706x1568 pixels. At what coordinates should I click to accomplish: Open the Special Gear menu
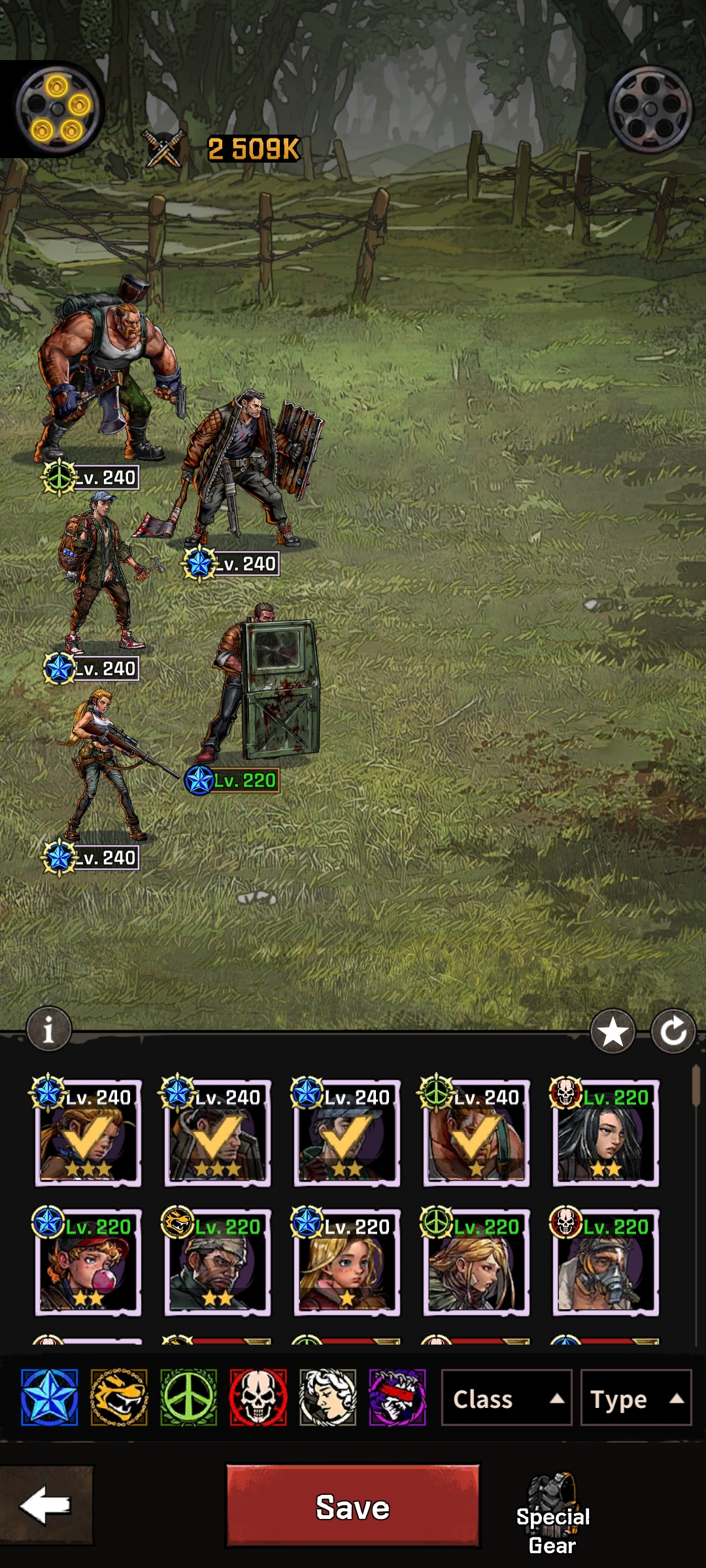(553, 1514)
